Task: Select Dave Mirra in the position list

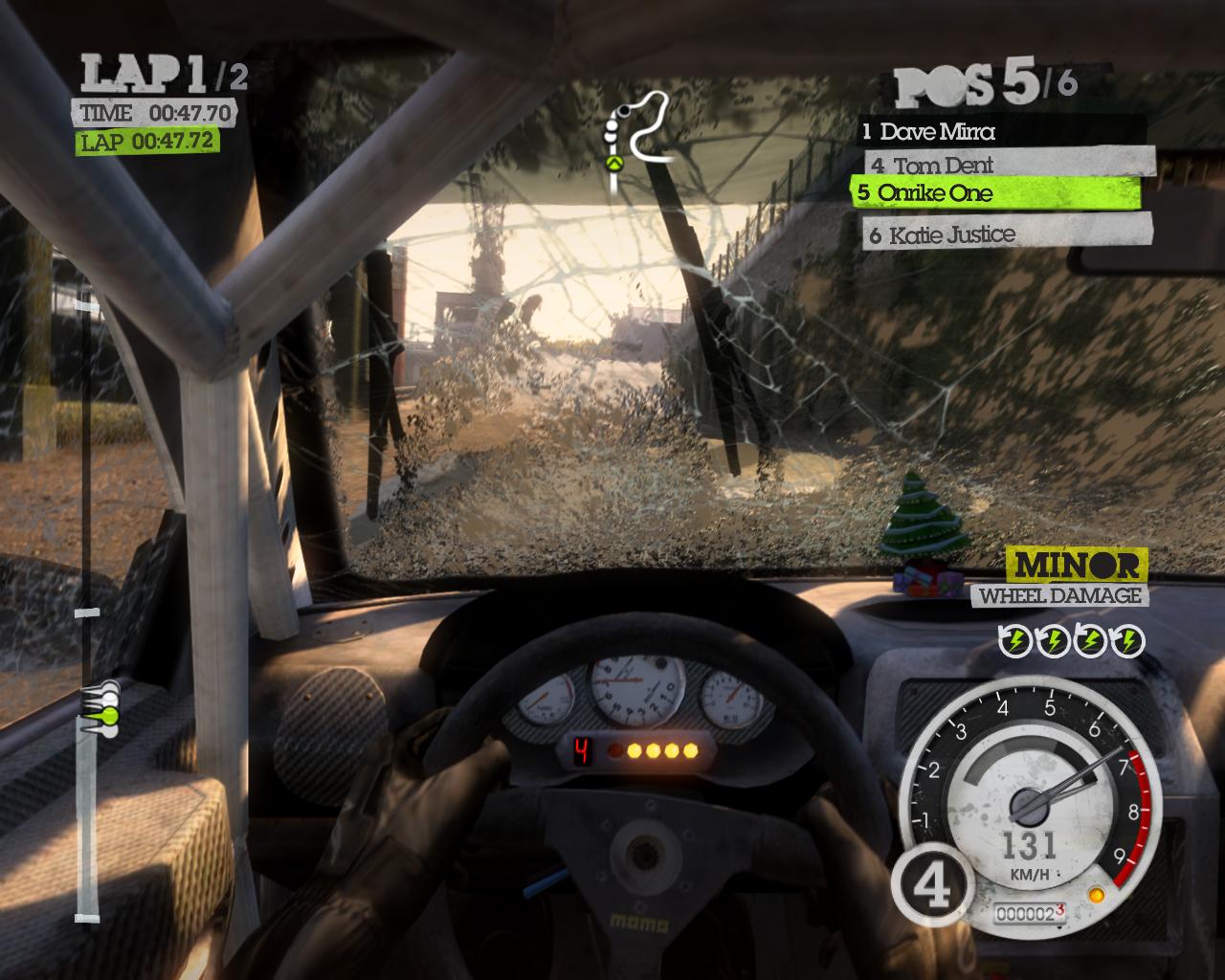Action: 1001,131
